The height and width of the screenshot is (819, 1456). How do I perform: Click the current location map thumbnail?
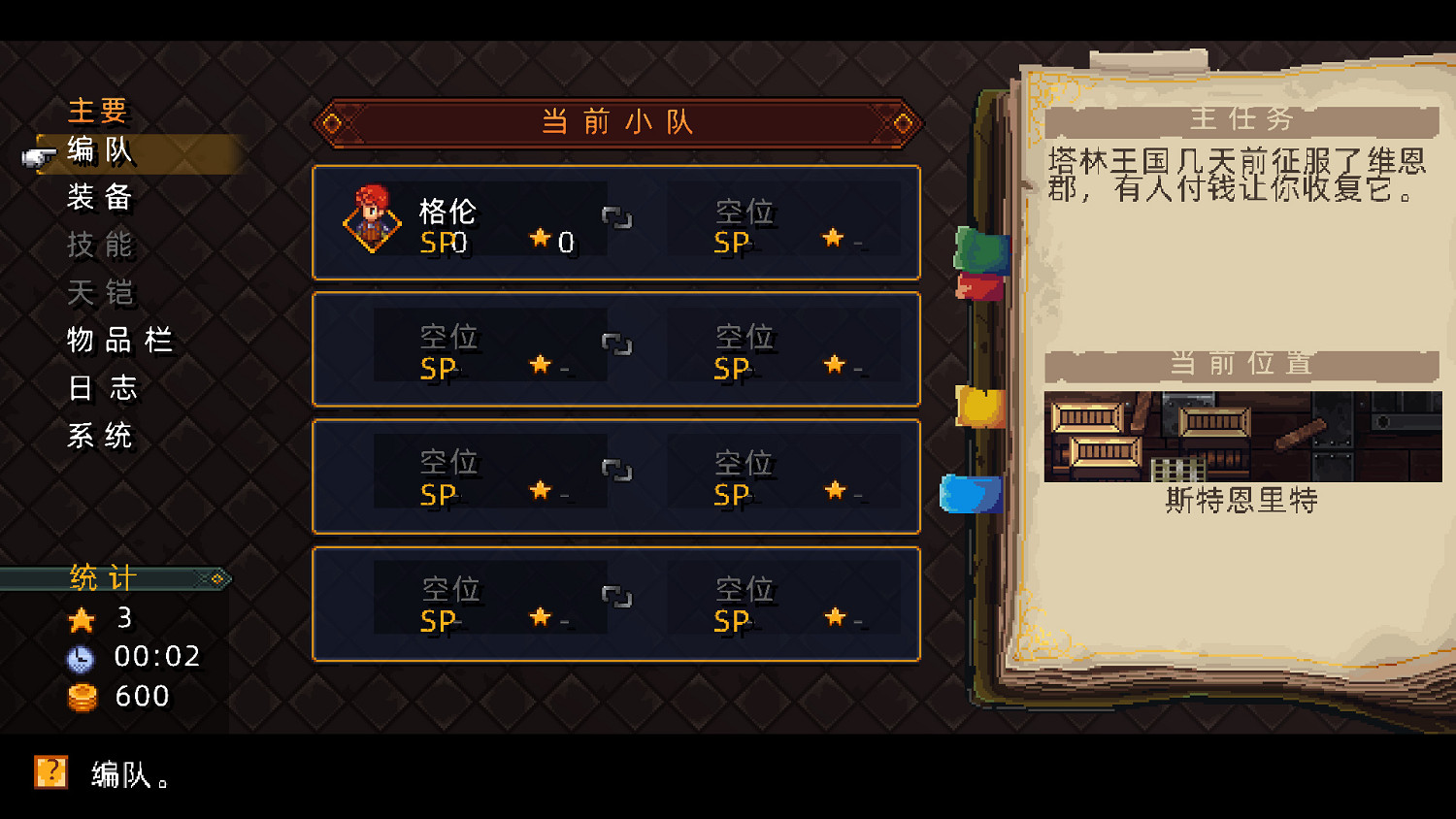[1242, 437]
